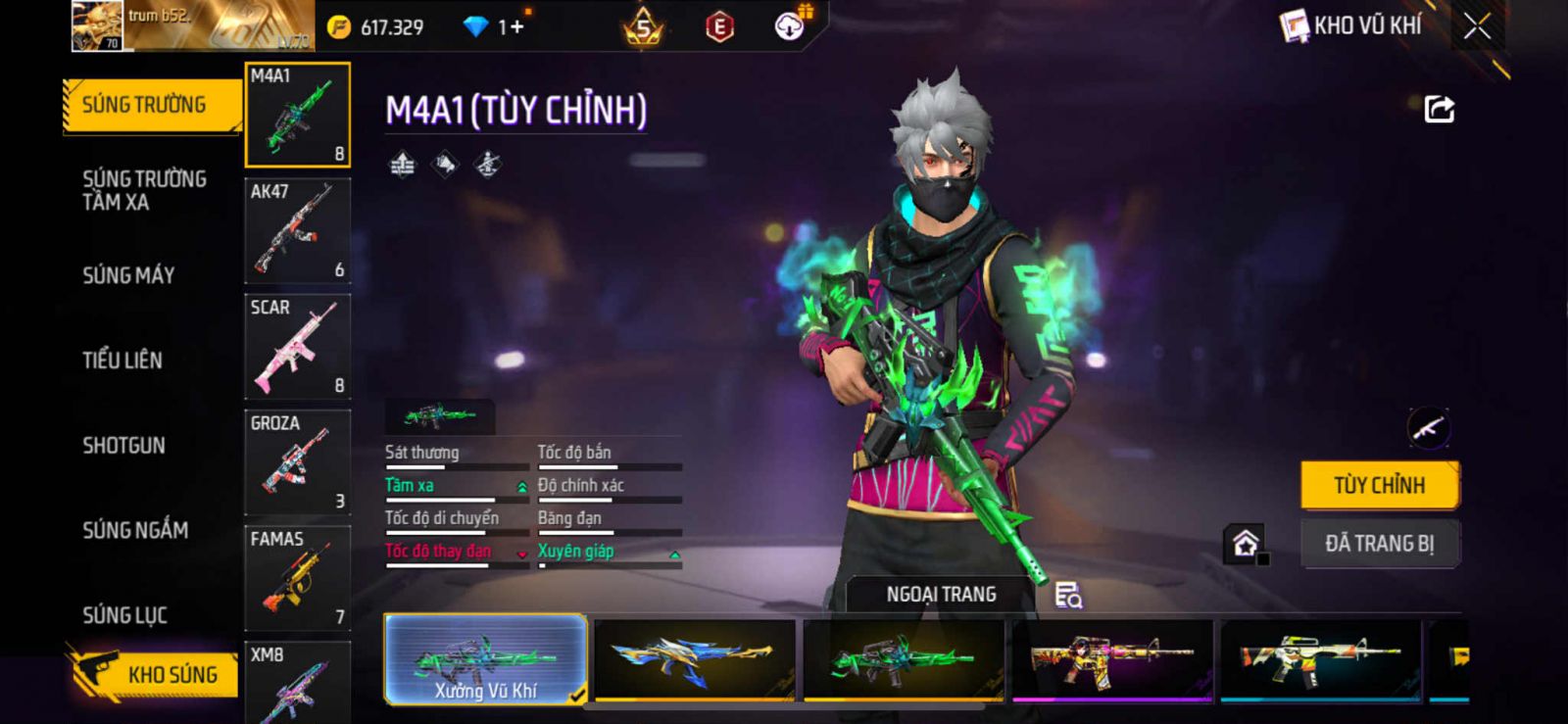This screenshot has height=724, width=1568.
Task: Select the Xưởng Vũ Khí skin
Action: pyautogui.click(x=486, y=659)
